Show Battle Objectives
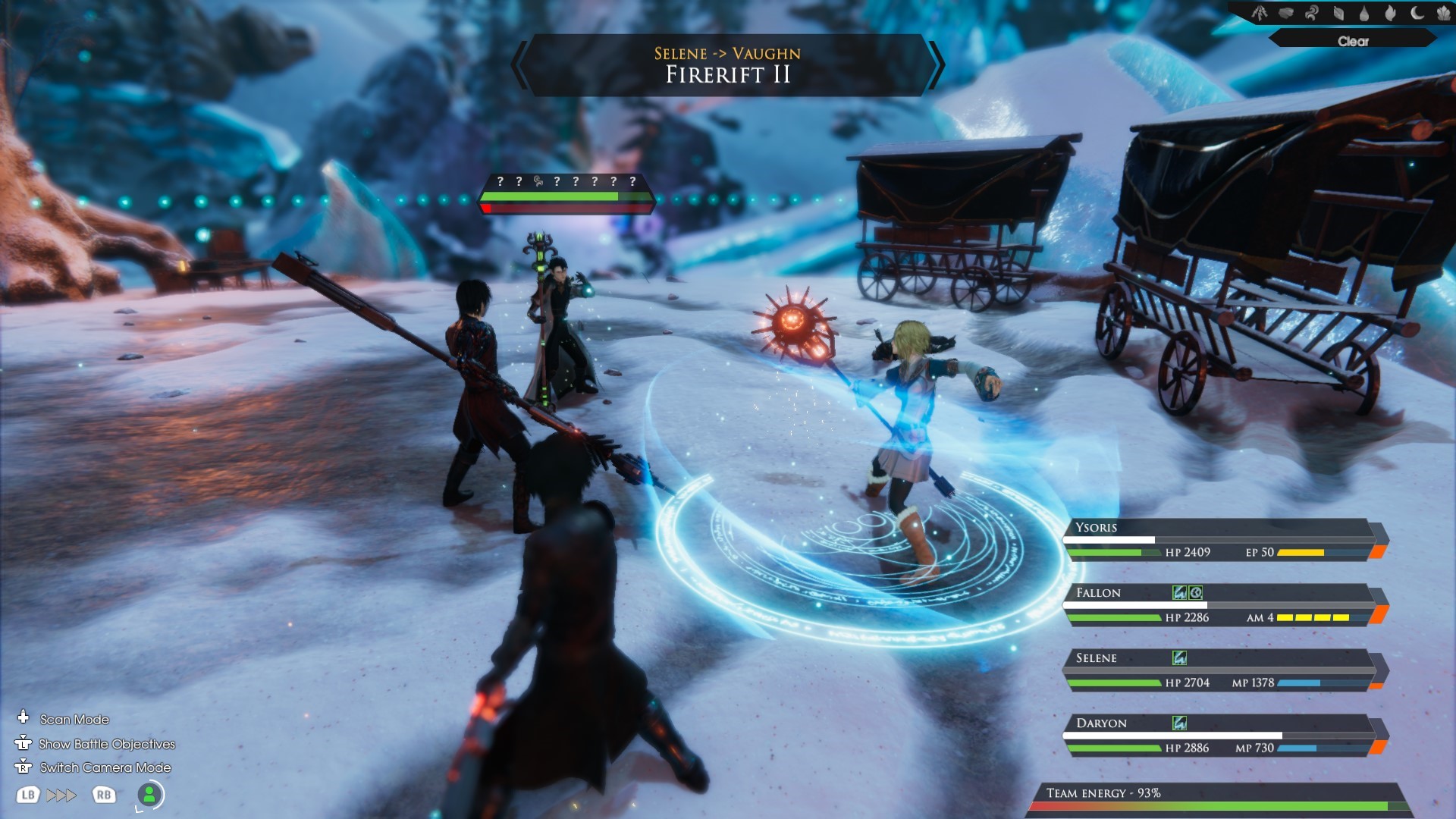This screenshot has height=819, width=1456. coord(106,744)
